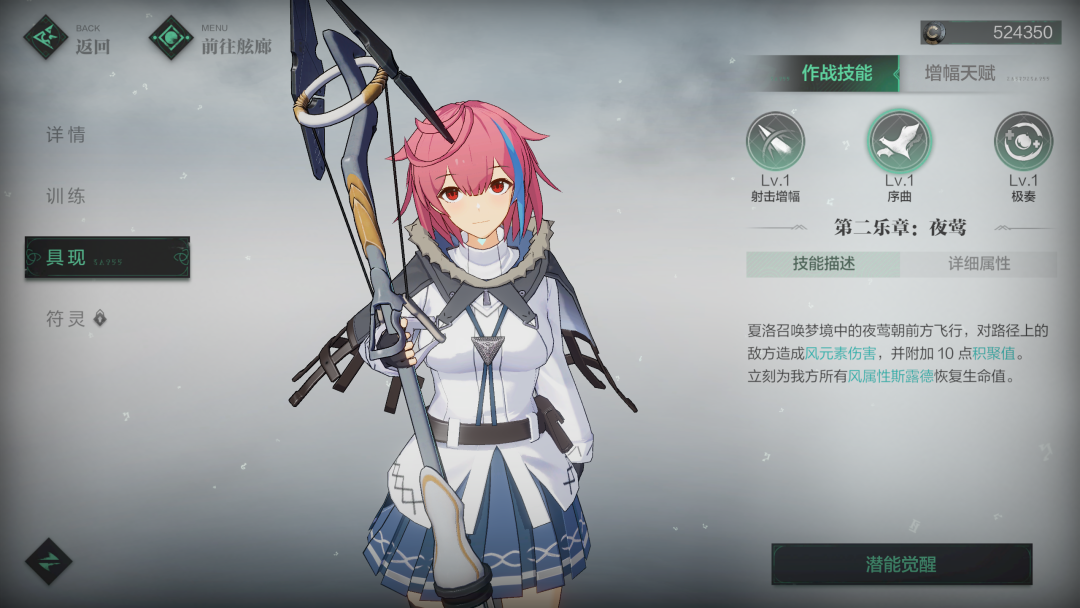Go back with the 返回 button
The width and height of the screenshot is (1080, 608).
(68, 38)
